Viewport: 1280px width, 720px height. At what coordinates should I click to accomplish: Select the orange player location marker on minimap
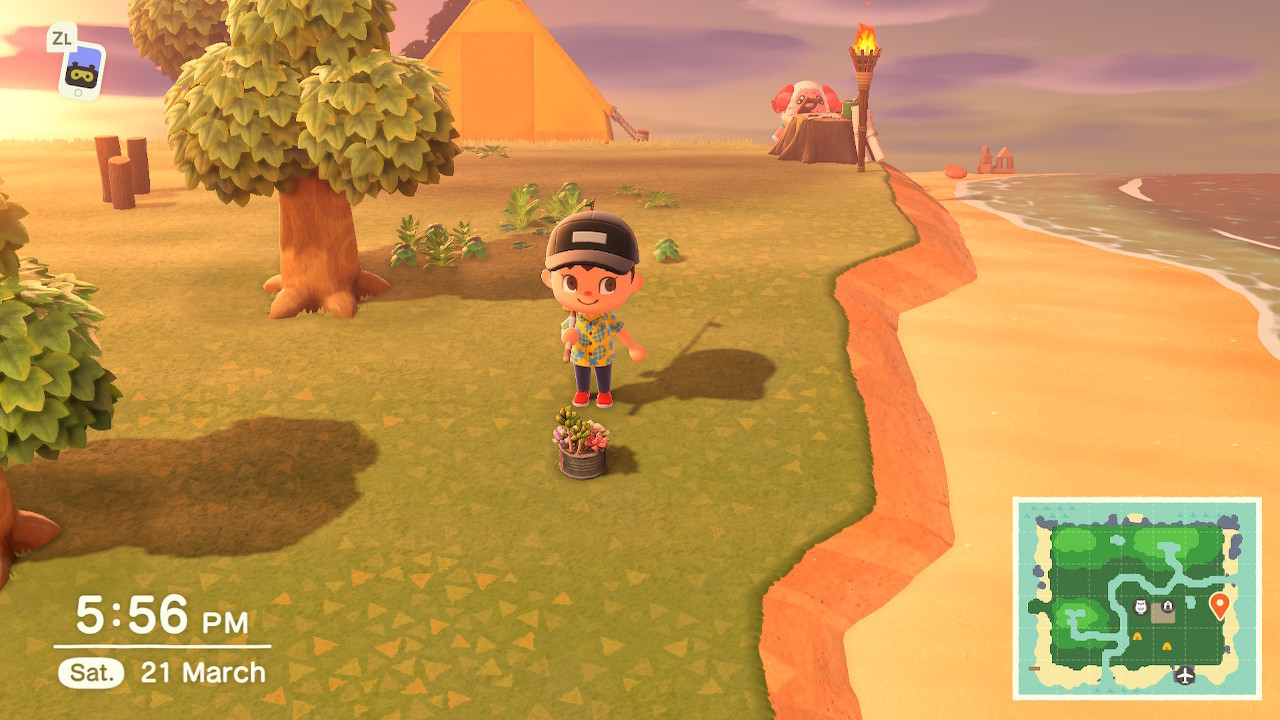pos(1219,605)
